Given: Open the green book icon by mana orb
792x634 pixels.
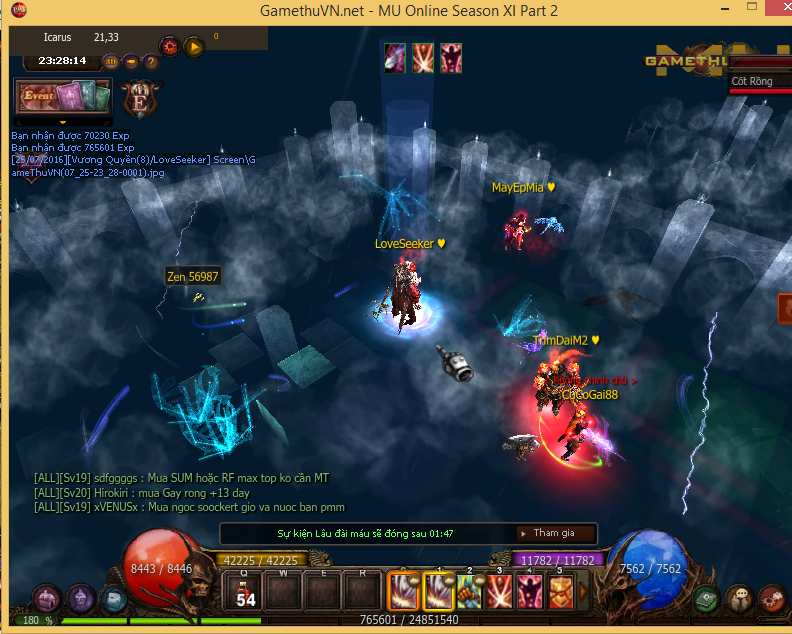Looking at the screenshot, I should (708, 599).
